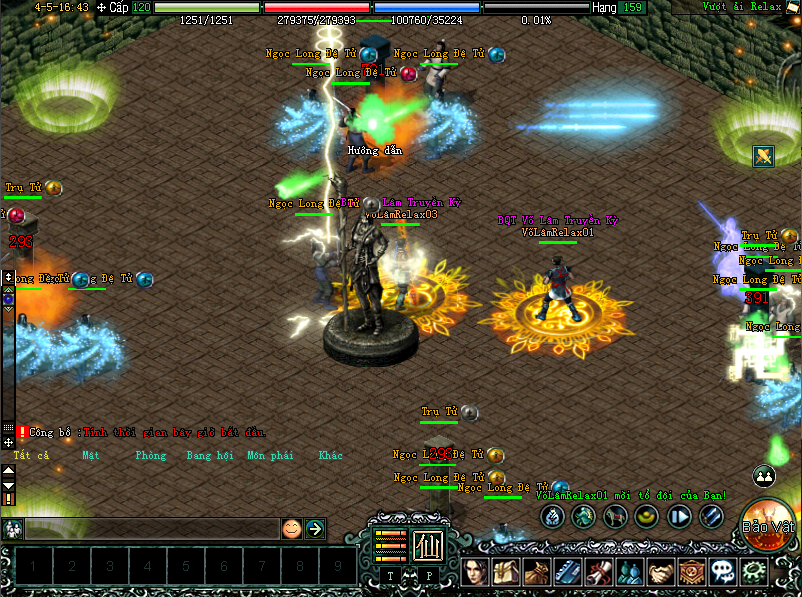Viewport: 802px width, 597px height.
Task: Activate the horse mount round button
Action: click(x=616, y=516)
